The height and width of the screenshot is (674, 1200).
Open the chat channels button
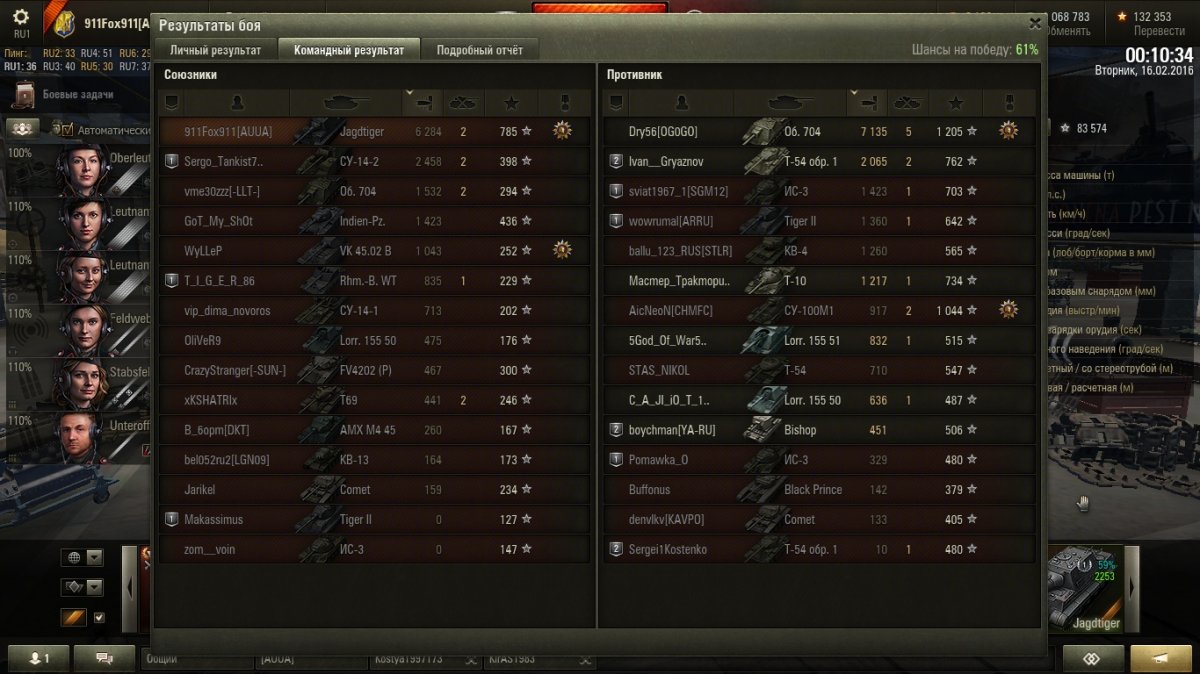click(103, 659)
